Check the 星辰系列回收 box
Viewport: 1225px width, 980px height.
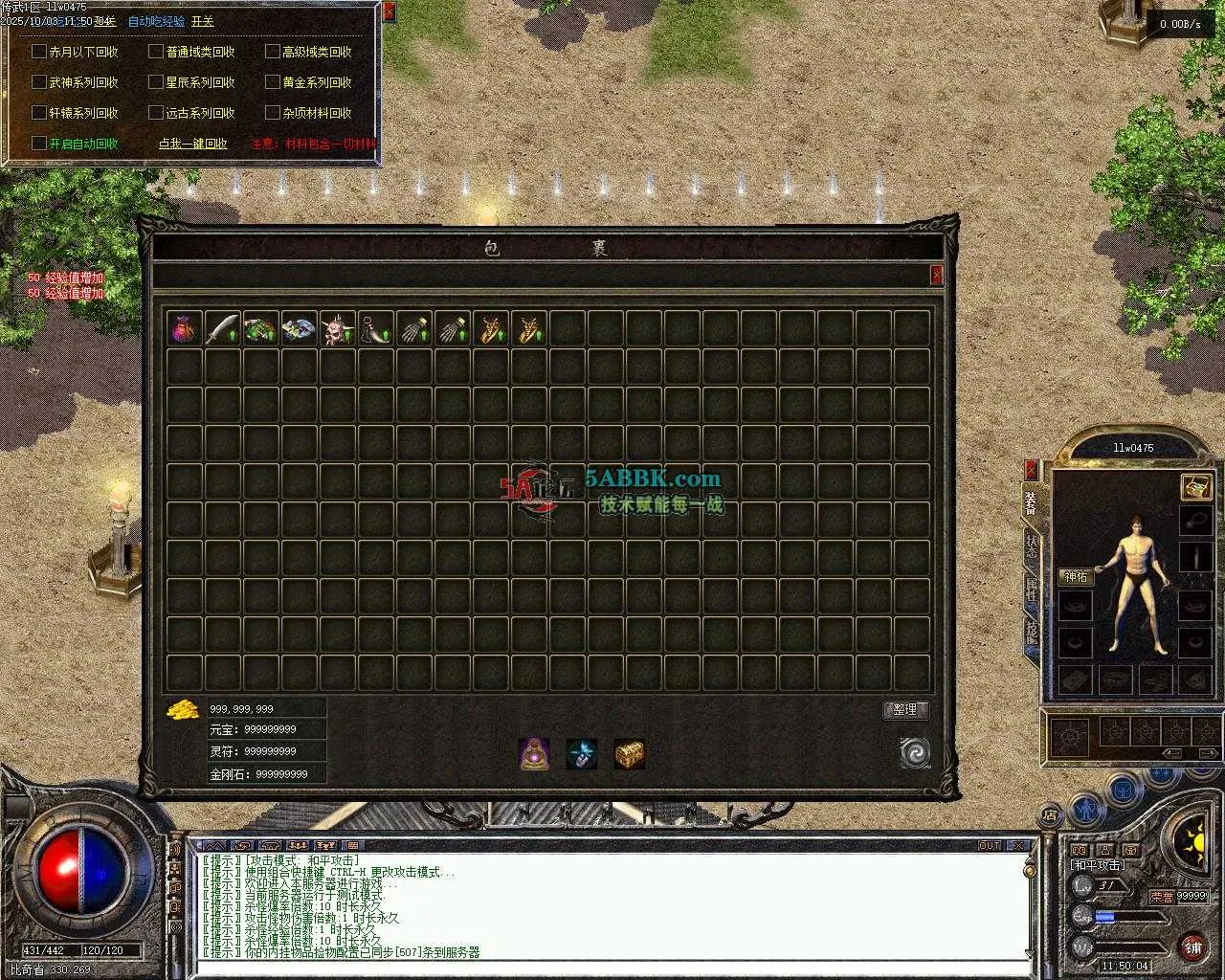click(156, 82)
